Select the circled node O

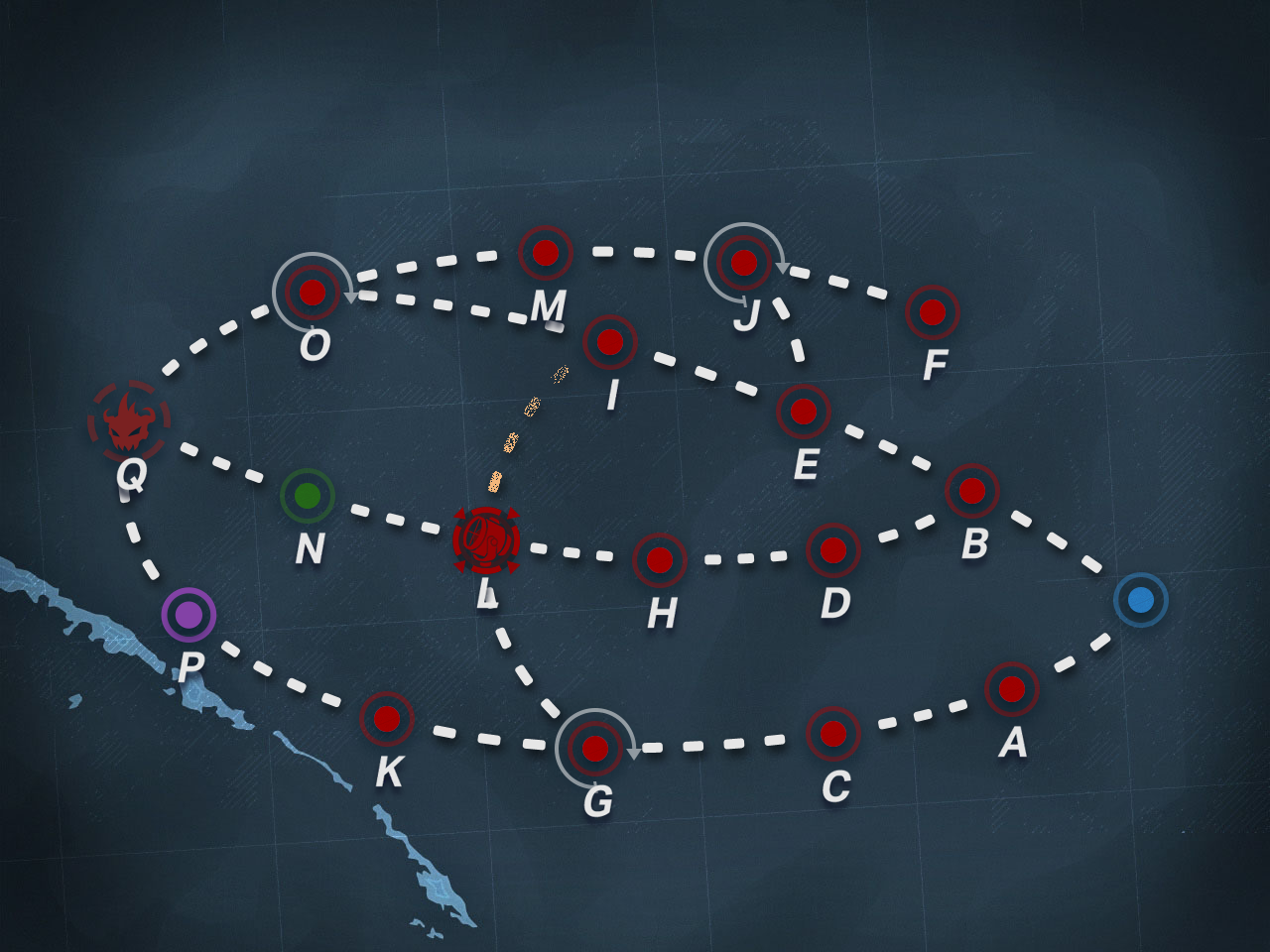tap(313, 293)
